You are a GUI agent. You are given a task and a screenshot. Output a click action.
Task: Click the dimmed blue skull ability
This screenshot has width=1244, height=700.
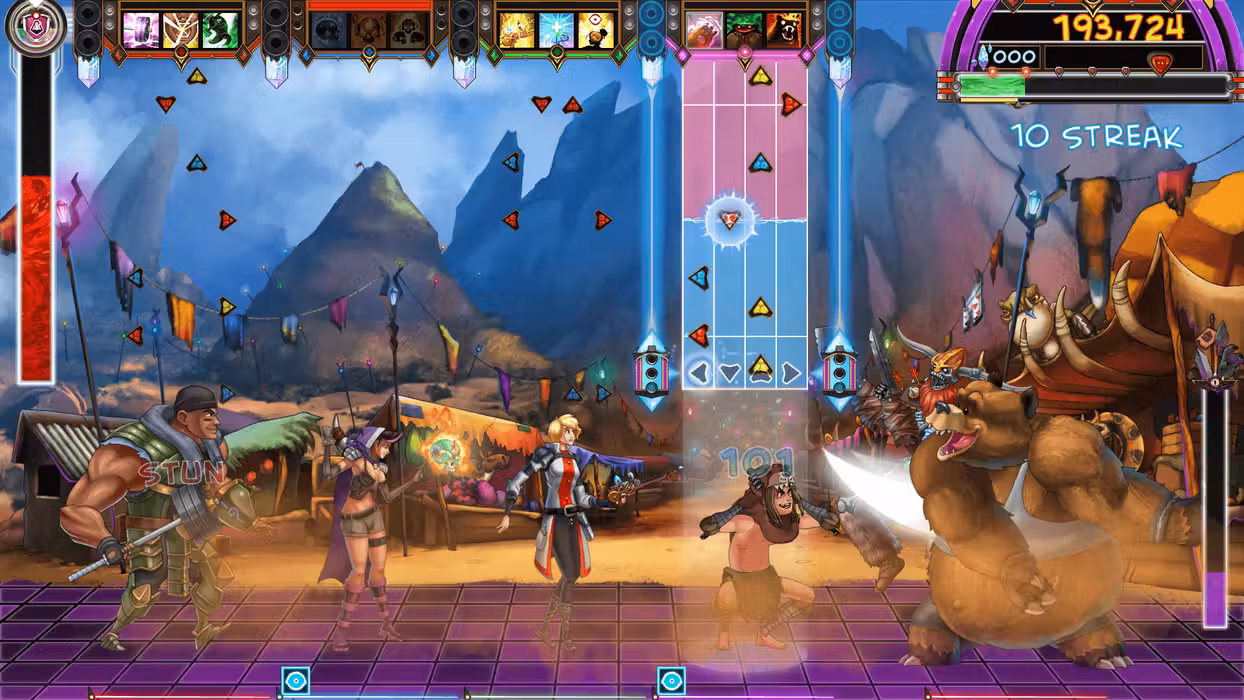pyautogui.click(x=329, y=31)
